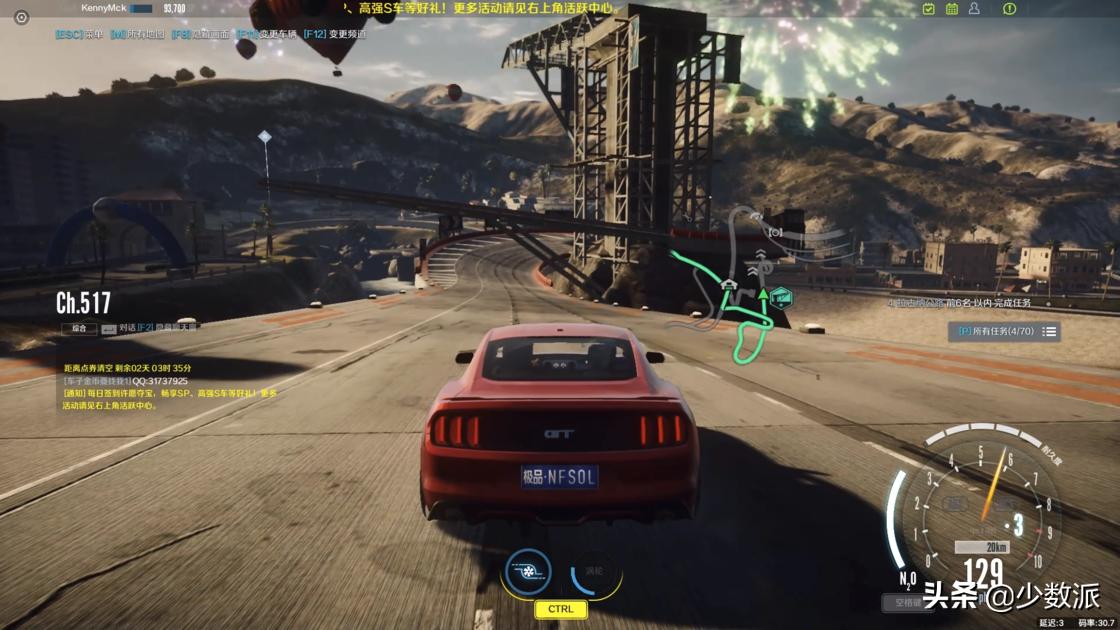
Task: Activate the 涡轮 turbine skill icon
Action: [x=595, y=573]
